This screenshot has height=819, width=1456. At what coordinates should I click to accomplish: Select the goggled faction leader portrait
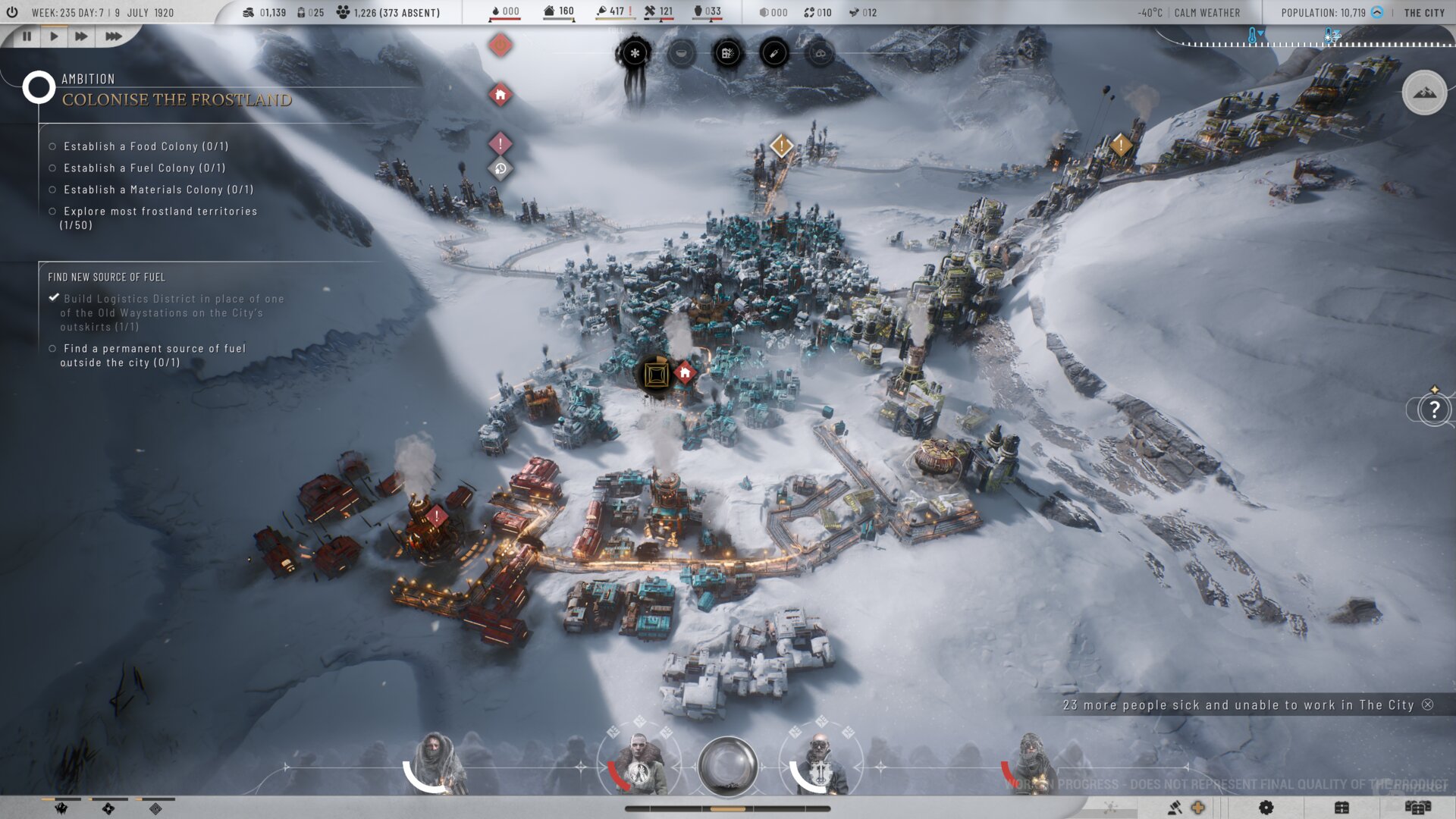pos(820,764)
